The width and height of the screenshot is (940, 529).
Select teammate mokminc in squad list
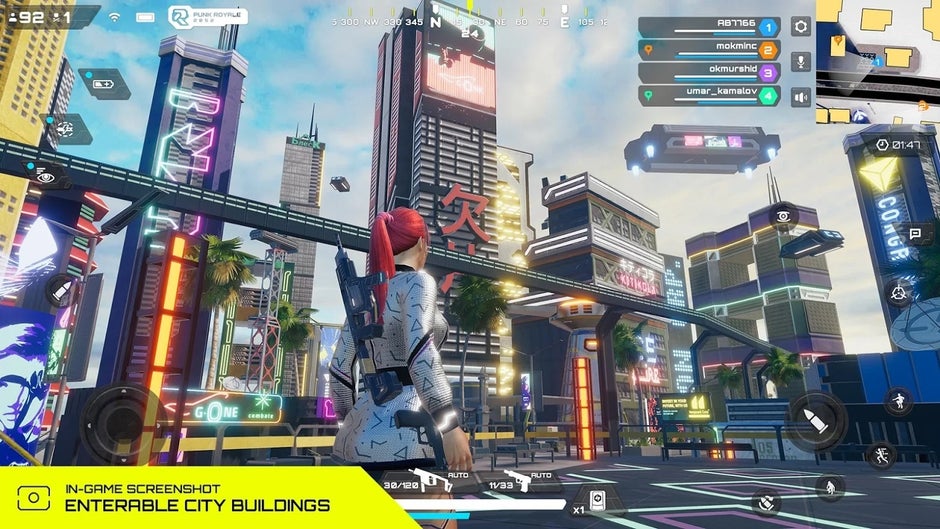[x=708, y=50]
